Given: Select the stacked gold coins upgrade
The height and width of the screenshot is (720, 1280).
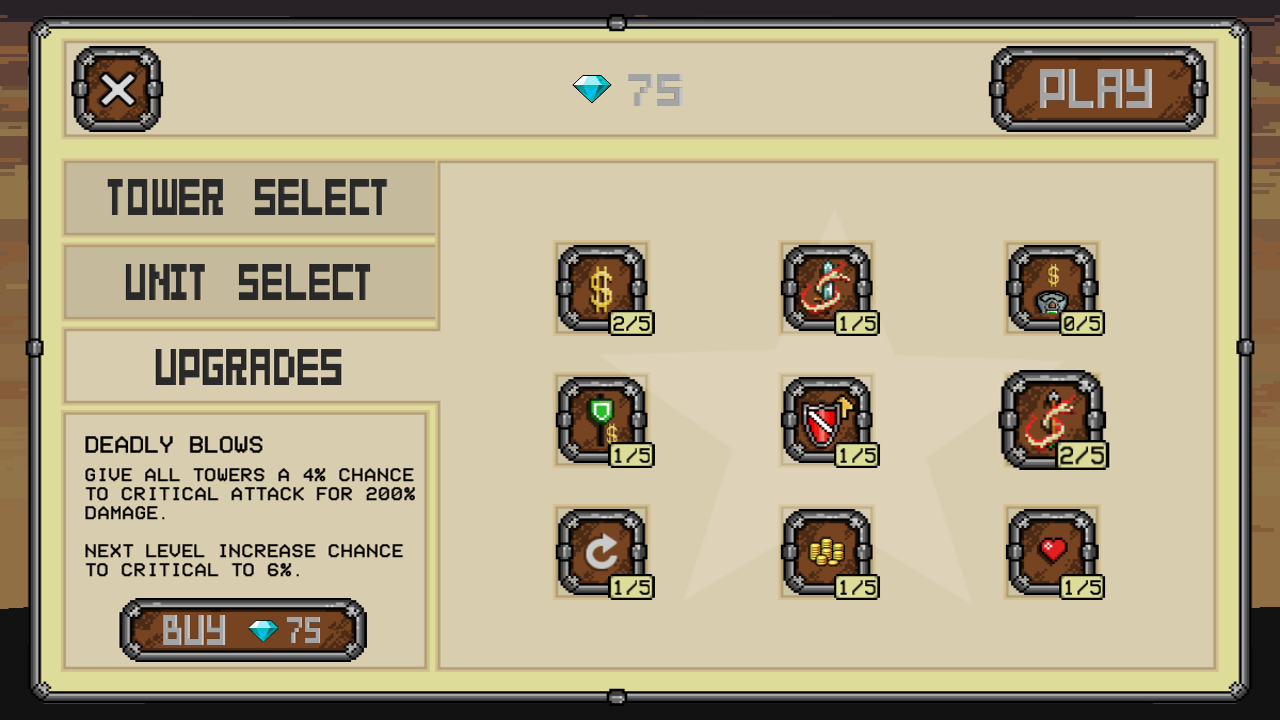Looking at the screenshot, I should (x=827, y=551).
